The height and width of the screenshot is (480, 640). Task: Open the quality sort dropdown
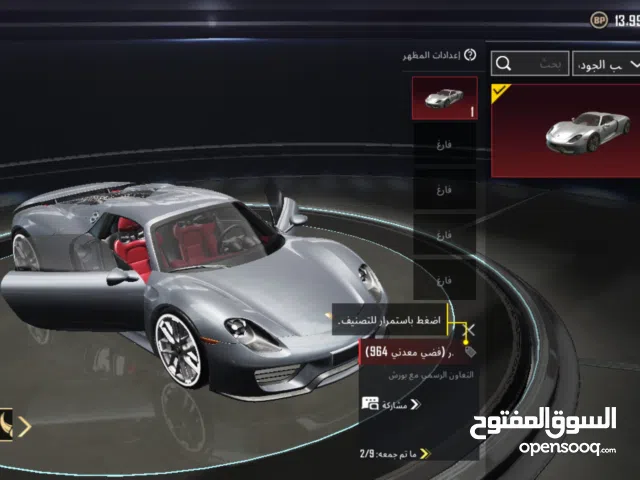(606, 64)
